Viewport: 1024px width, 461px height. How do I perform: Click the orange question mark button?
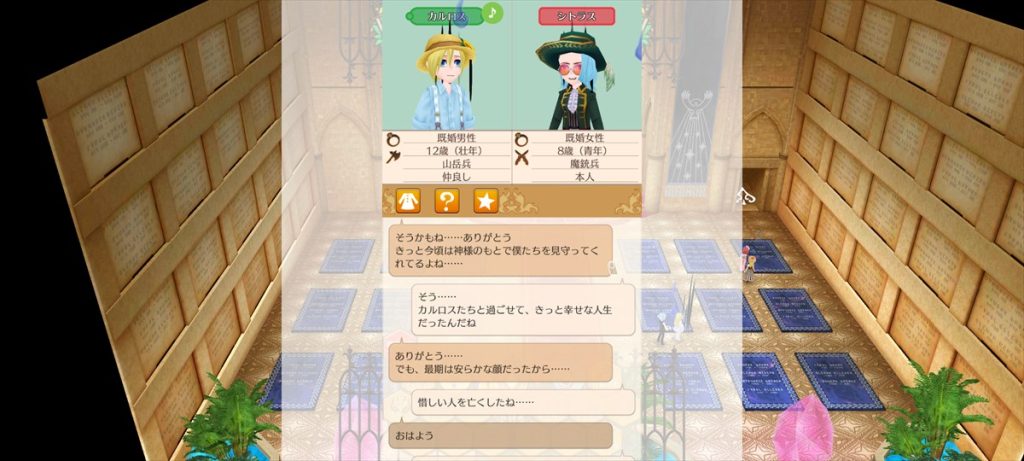click(x=446, y=201)
